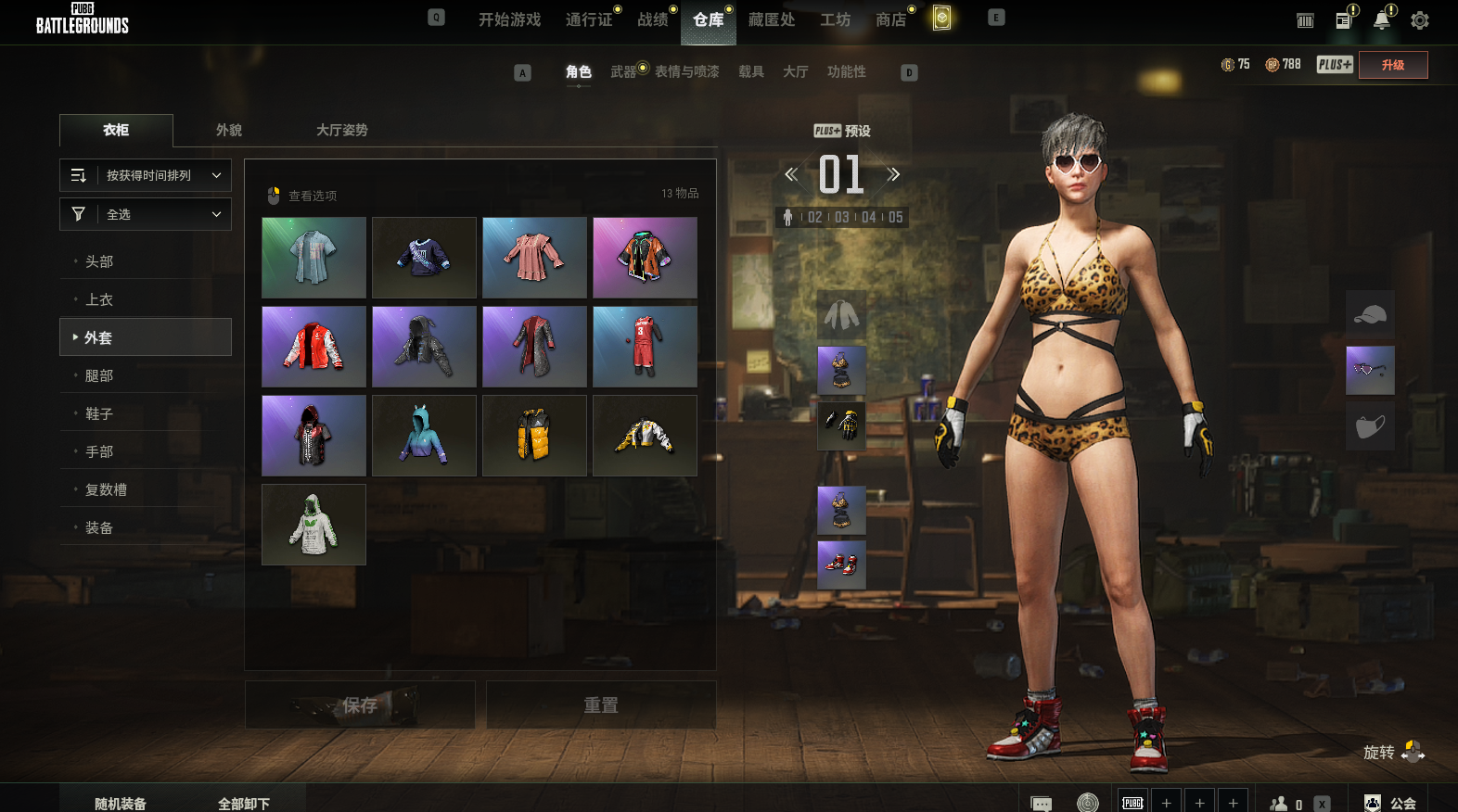Open settings with the gear icon
The height and width of the screenshot is (812, 1458).
1419,20
